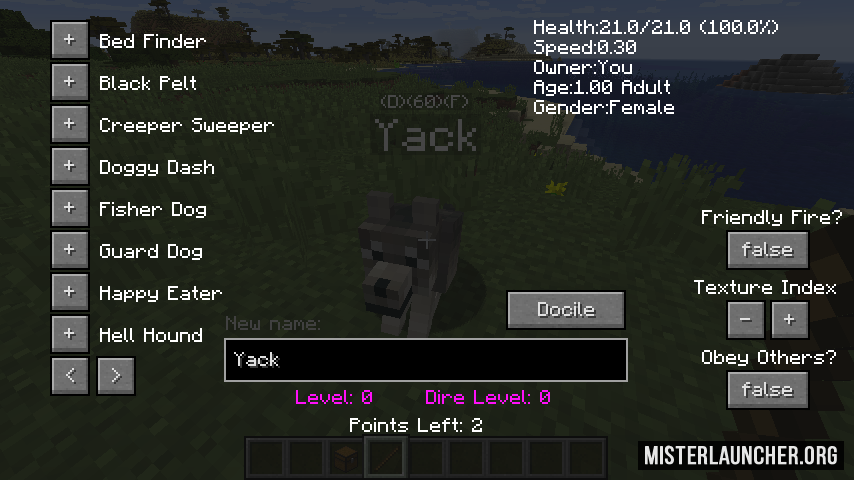Level up the Hell Hound talent
Viewport: 854px width, 480px height.
[x=69, y=335]
